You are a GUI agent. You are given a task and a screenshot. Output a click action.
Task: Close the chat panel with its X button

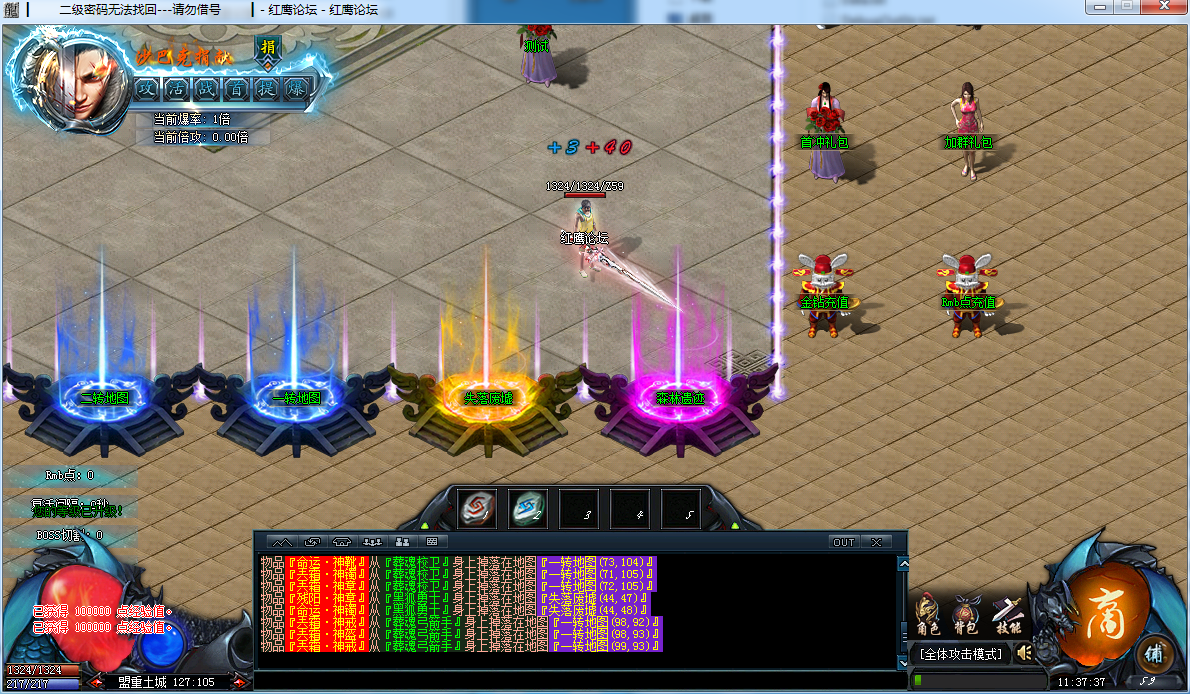876,542
